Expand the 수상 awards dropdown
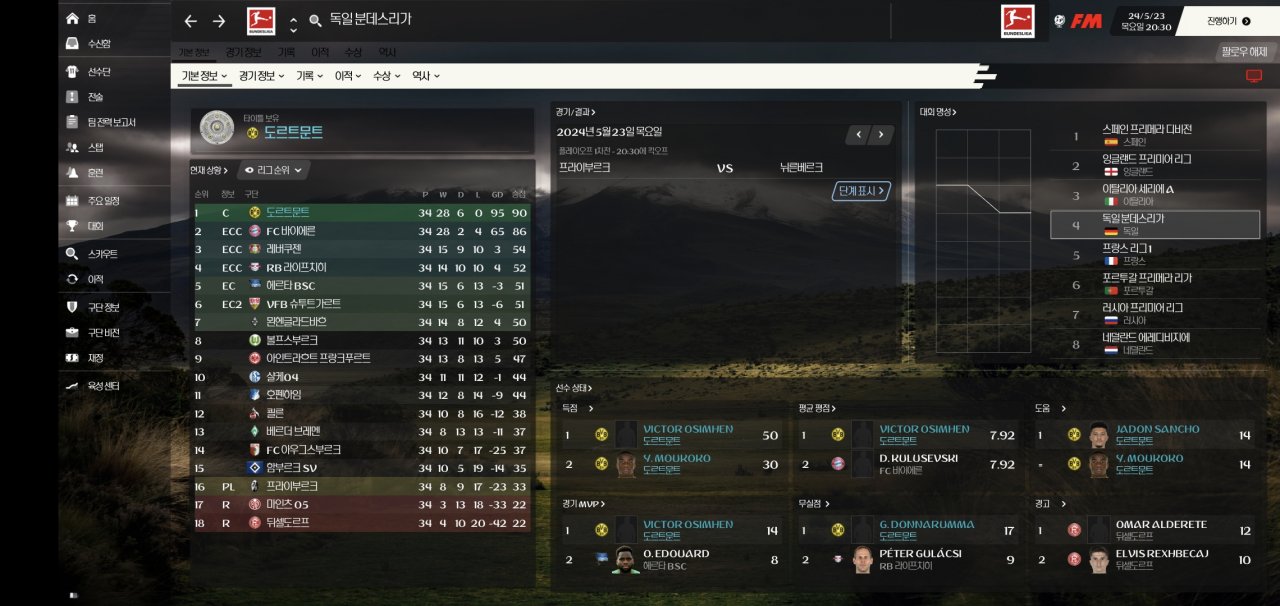The height and width of the screenshot is (606, 1280). [x=386, y=76]
